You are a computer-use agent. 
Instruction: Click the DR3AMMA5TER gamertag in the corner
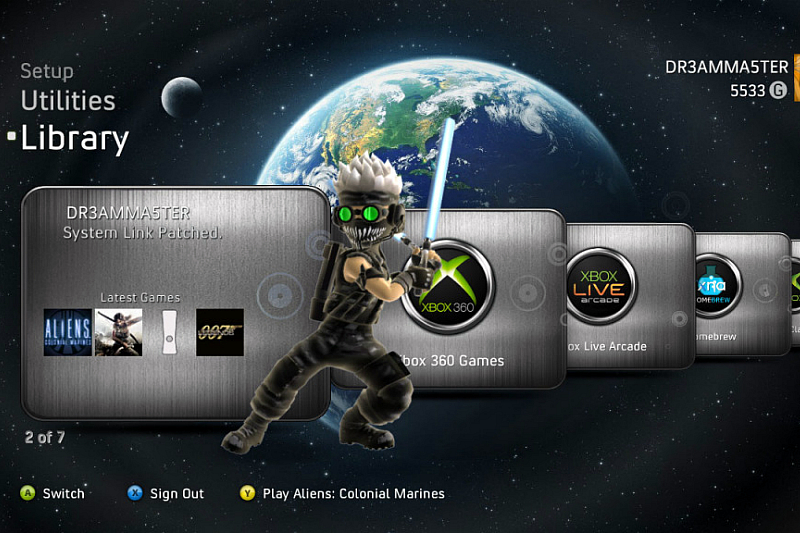coord(727,67)
